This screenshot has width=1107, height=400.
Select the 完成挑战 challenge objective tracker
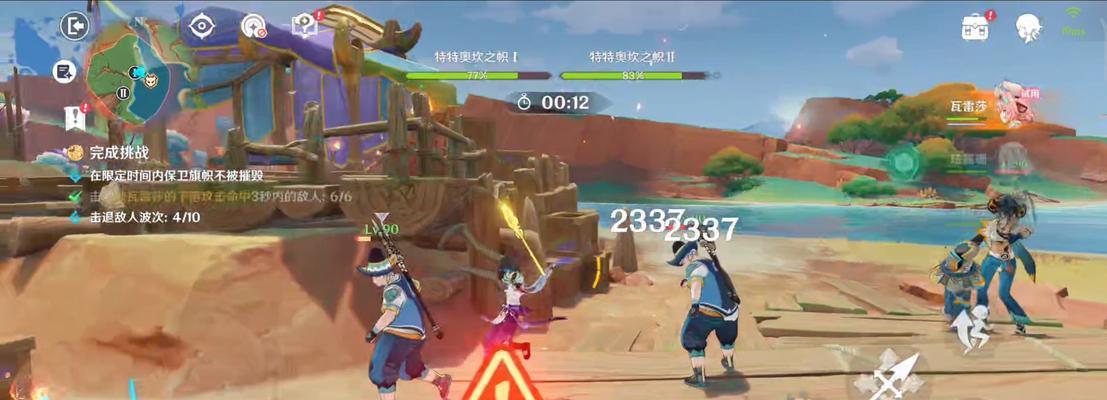pyautogui.click(x=118, y=153)
